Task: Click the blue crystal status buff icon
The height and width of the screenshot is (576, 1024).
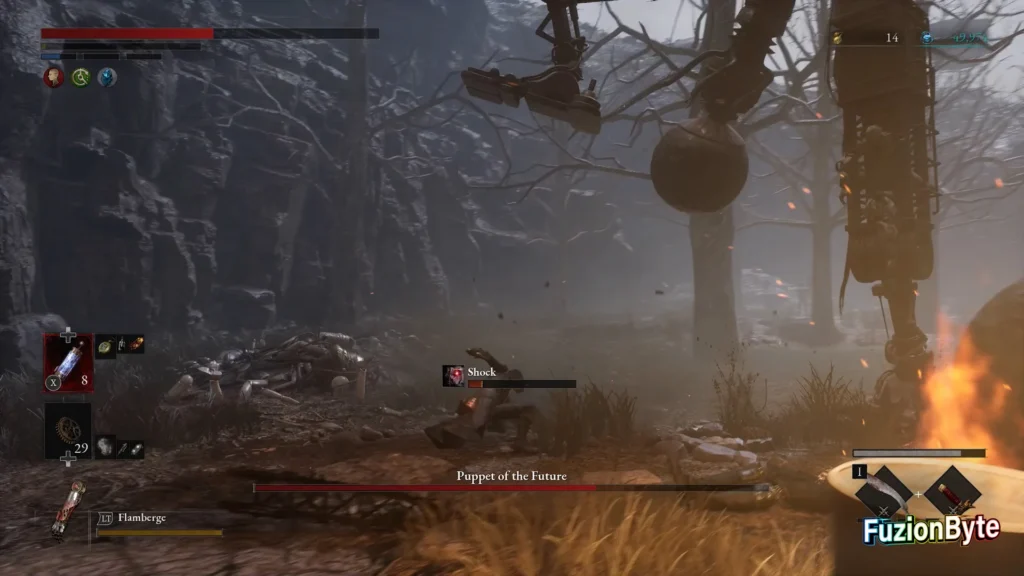Action: [106, 77]
